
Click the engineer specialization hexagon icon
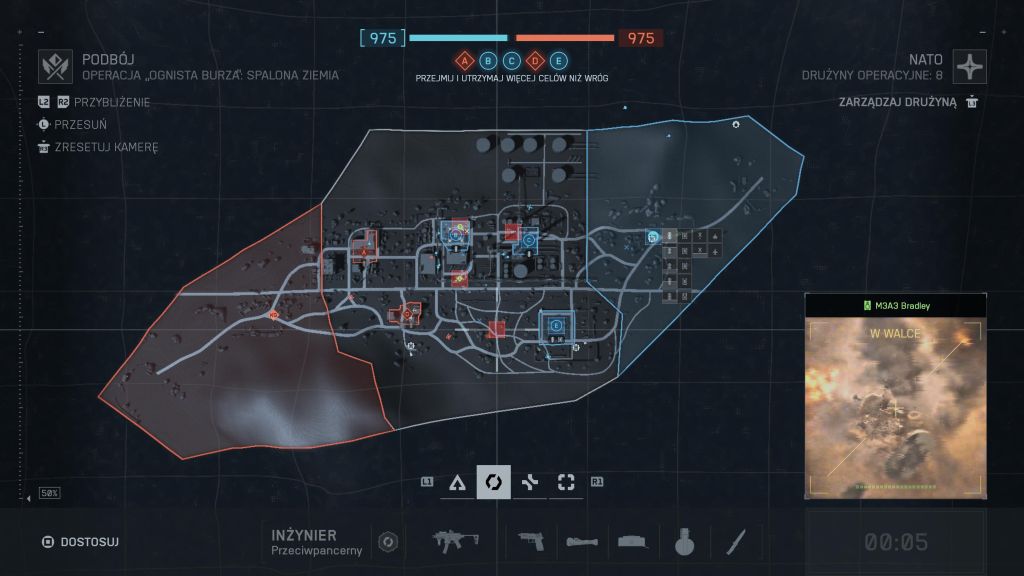pos(388,542)
